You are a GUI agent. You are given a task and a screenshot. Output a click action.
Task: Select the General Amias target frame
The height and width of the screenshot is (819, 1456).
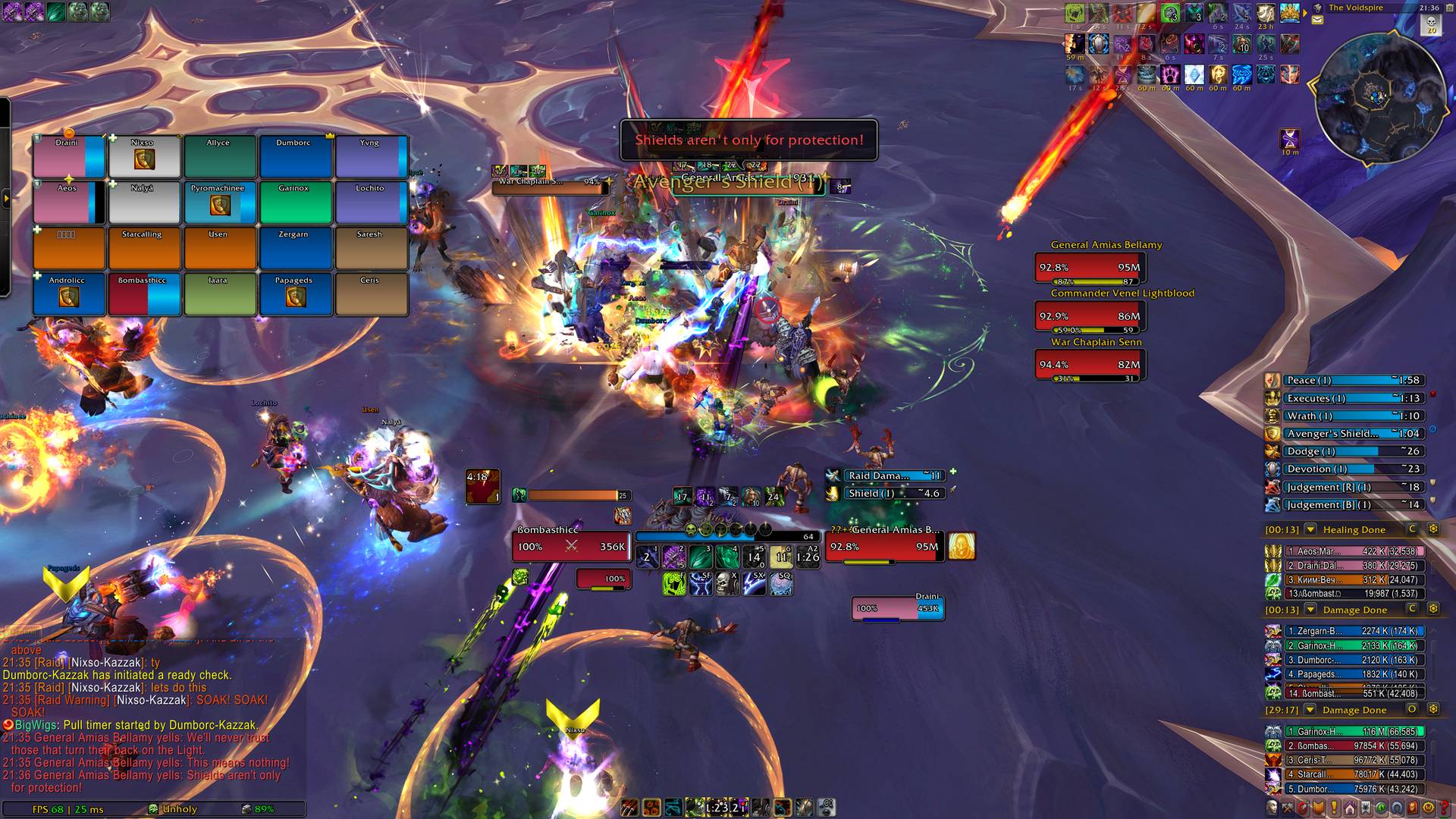(x=884, y=547)
